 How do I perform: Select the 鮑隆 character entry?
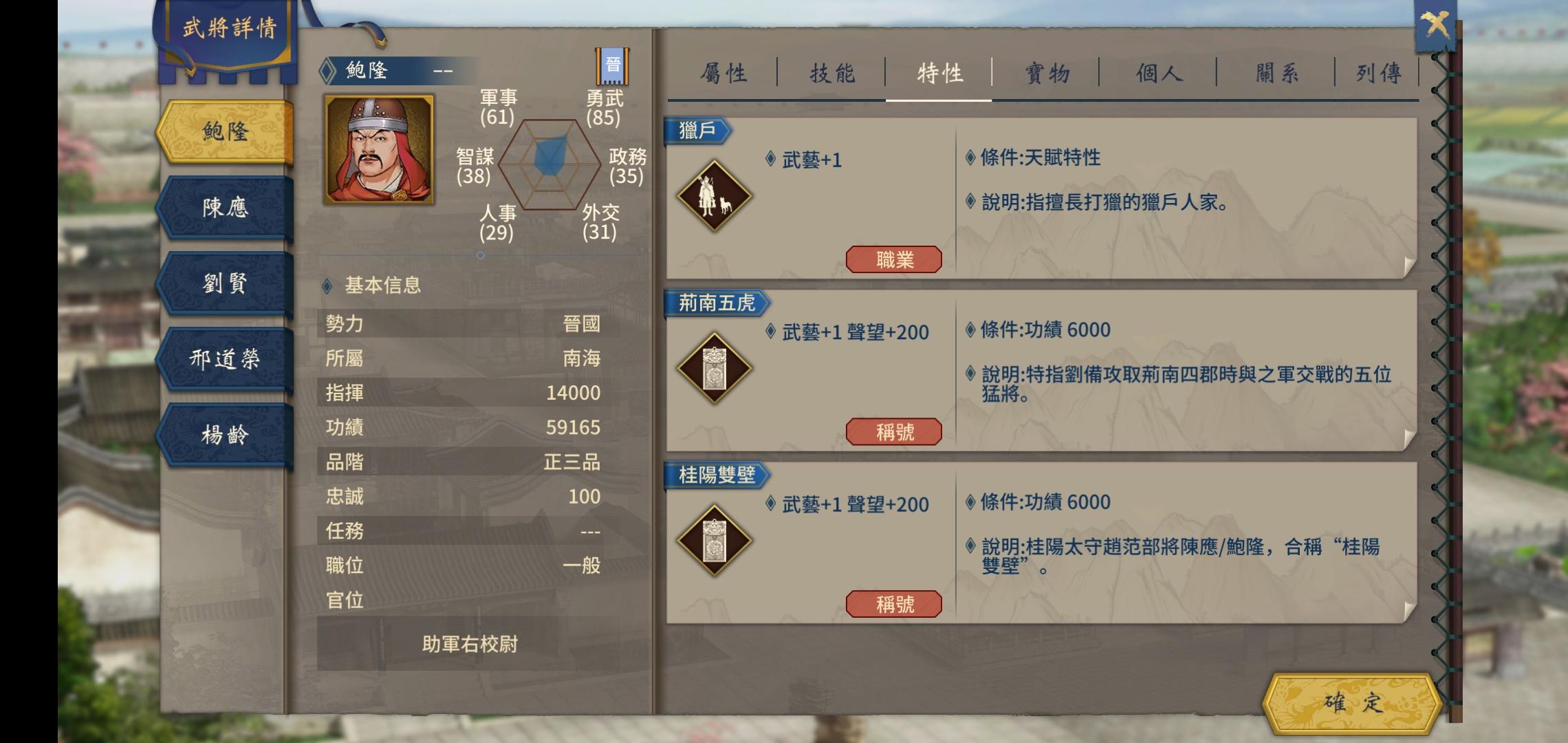tap(225, 129)
